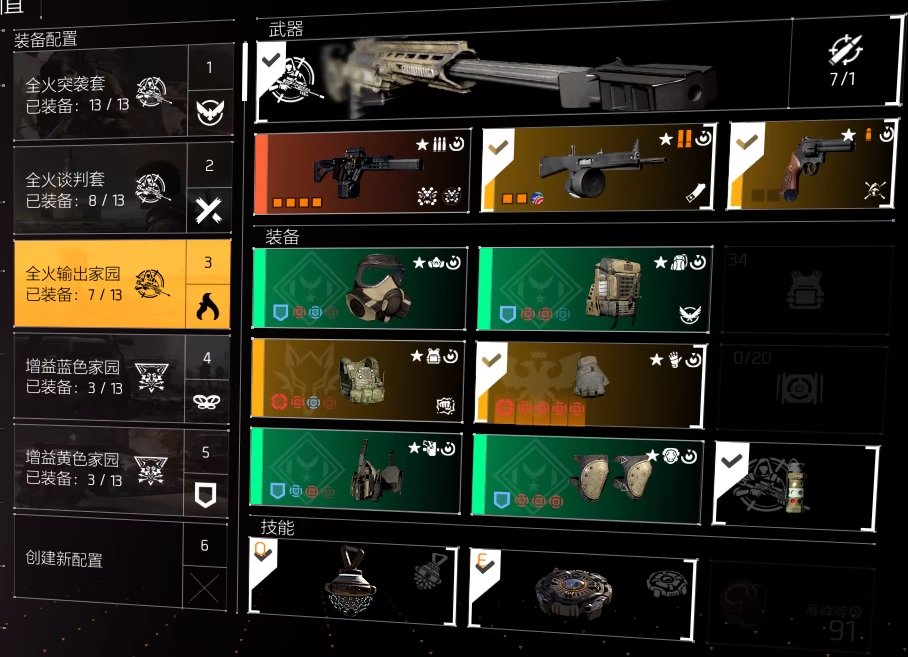
Task: Open the gas mask gear slot
Action: coord(359,289)
